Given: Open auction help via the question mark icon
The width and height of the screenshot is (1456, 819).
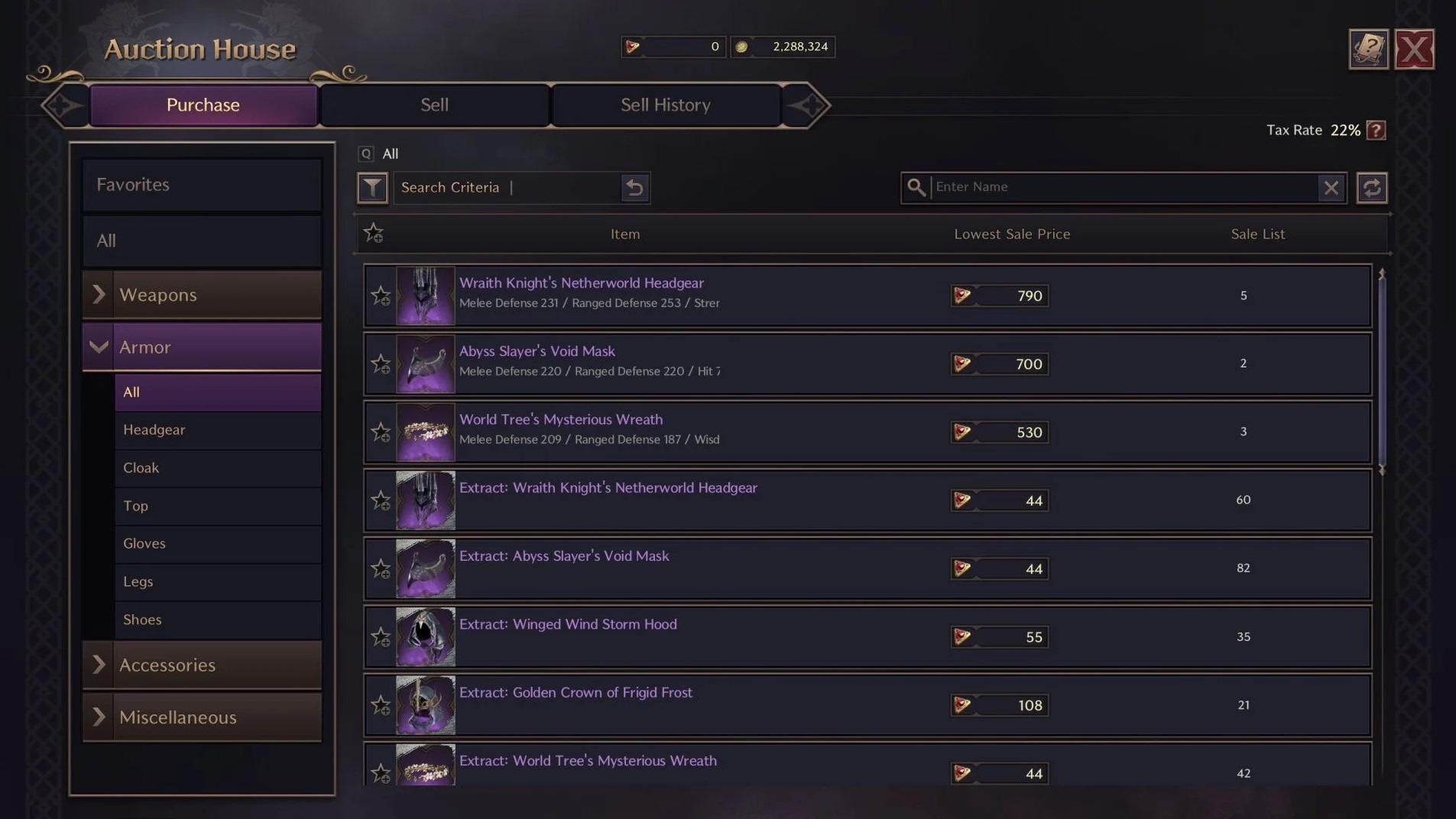Looking at the screenshot, I should tap(1368, 48).
